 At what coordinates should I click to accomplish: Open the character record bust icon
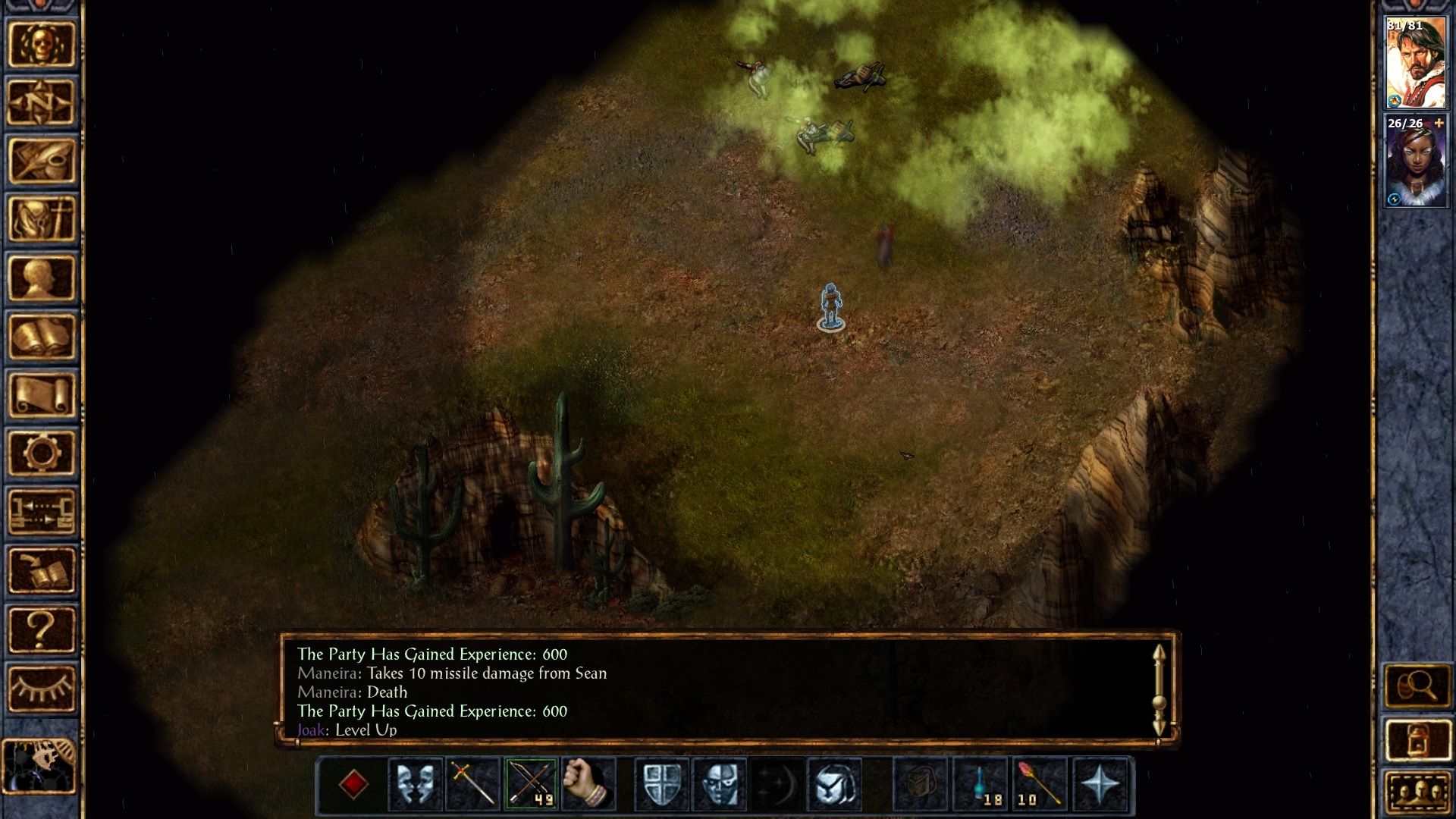[x=42, y=278]
